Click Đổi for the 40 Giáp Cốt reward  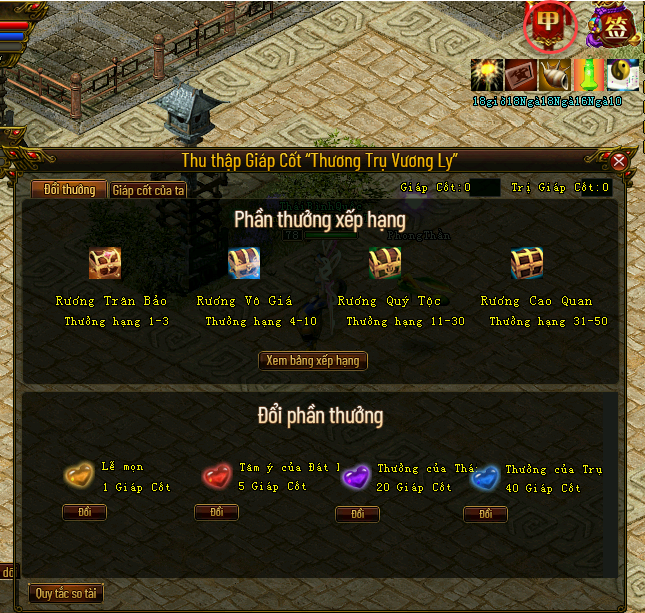(485, 514)
